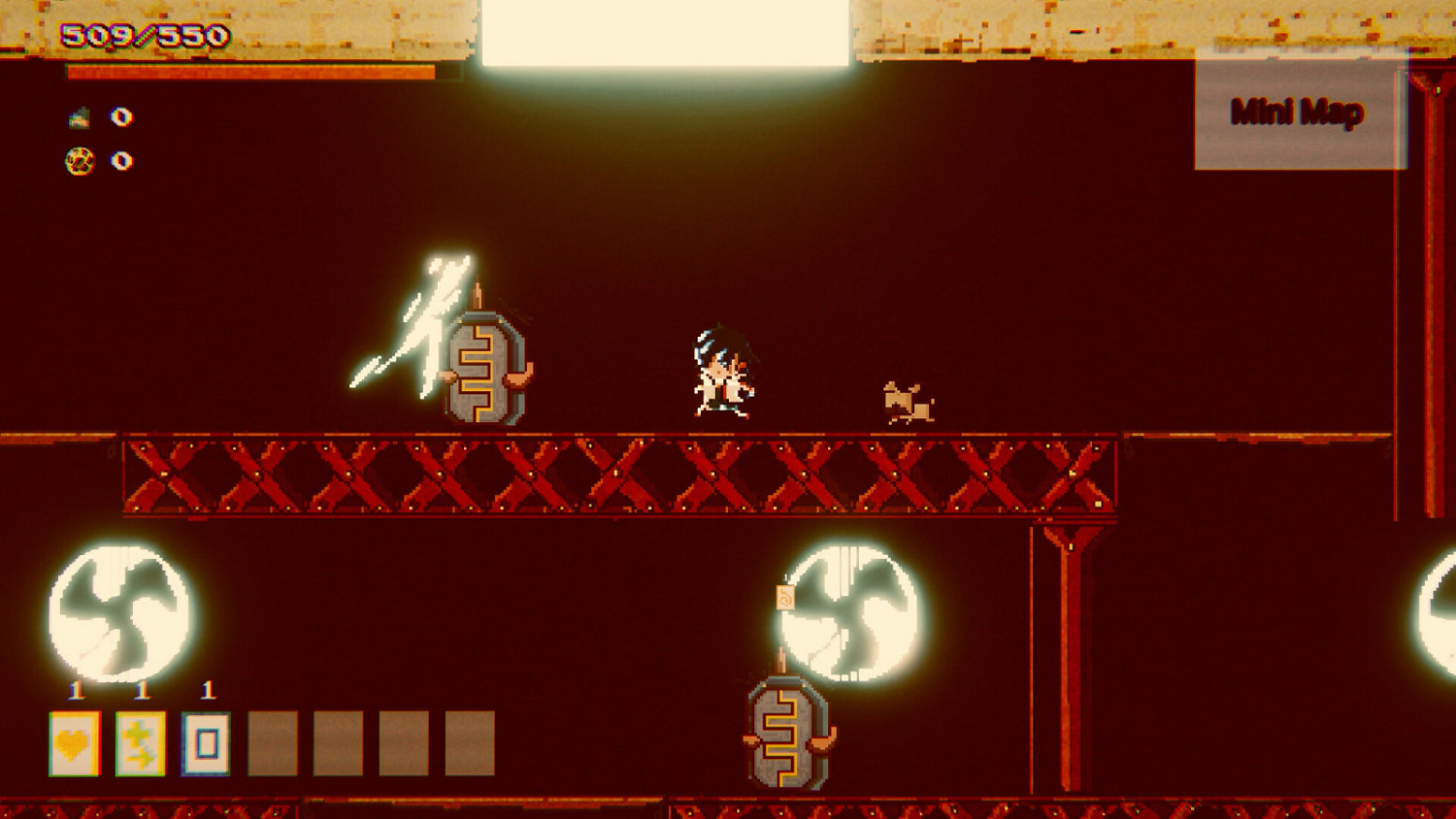Click the yellow heart item card
The image size is (1456, 819).
75,743
